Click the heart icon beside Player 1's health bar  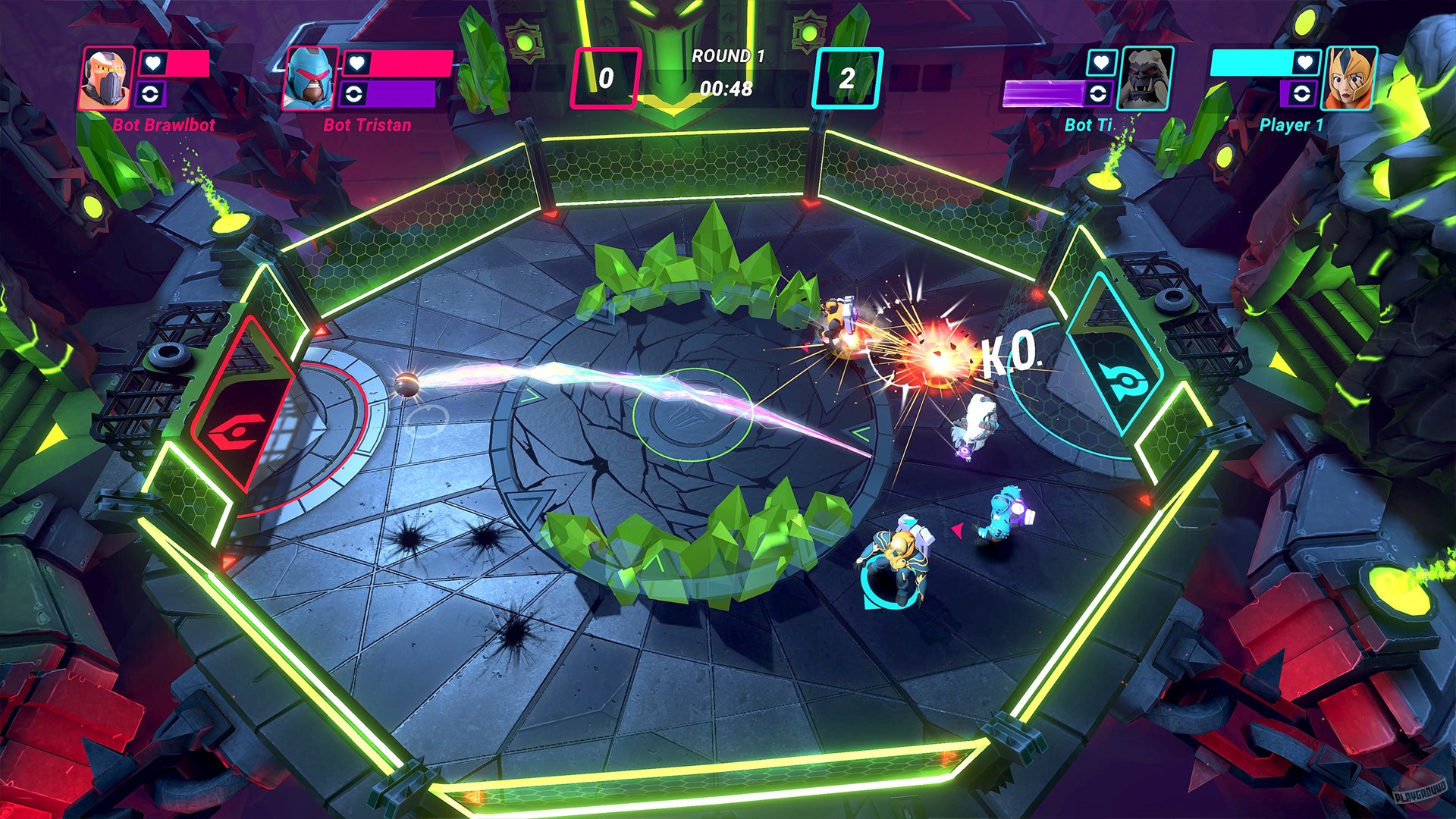[x=1304, y=63]
